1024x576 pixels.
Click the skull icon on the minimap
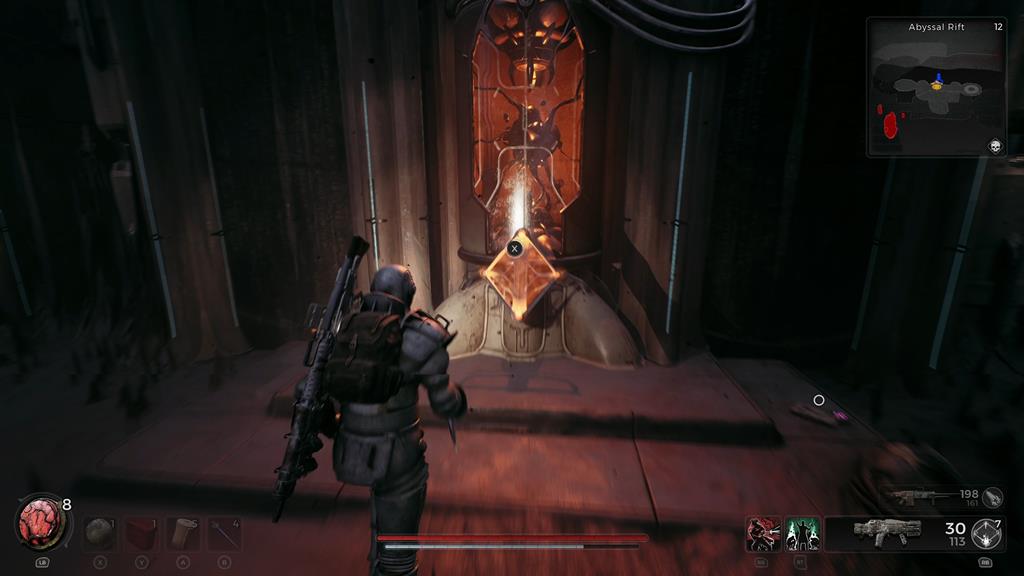[x=995, y=146]
